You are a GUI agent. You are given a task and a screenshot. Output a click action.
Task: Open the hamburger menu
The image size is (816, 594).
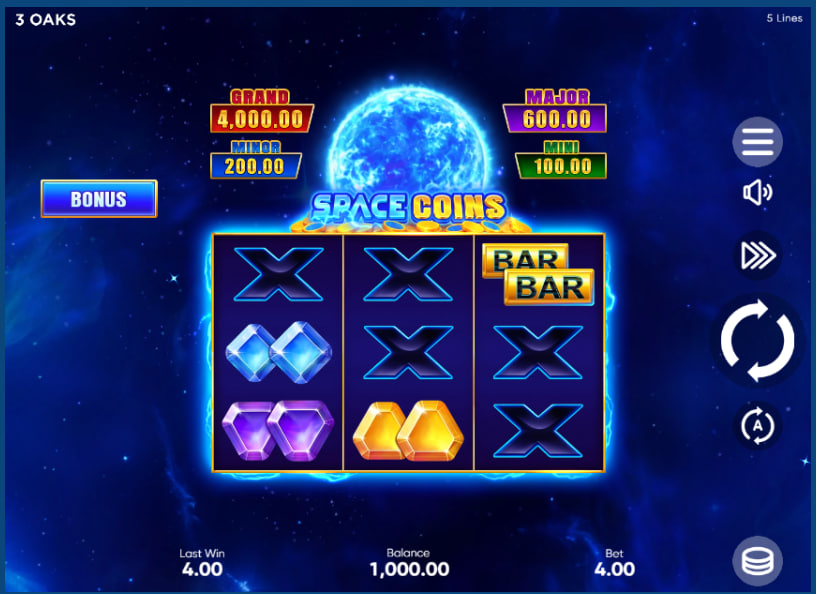(x=757, y=143)
